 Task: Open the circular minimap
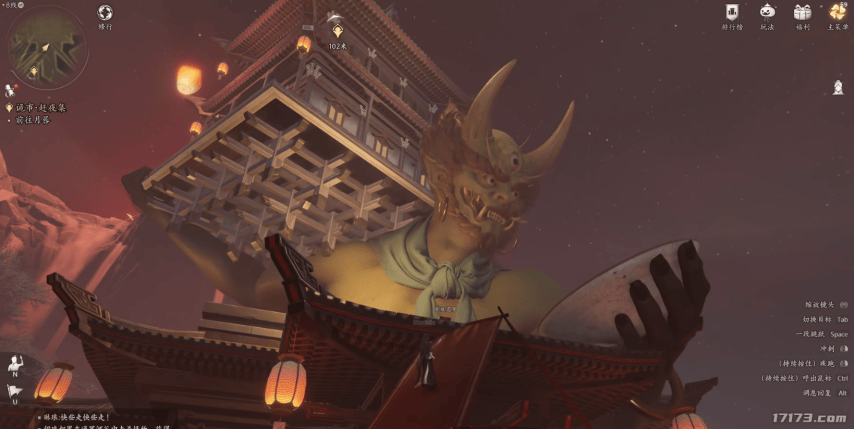click(x=46, y=47)
